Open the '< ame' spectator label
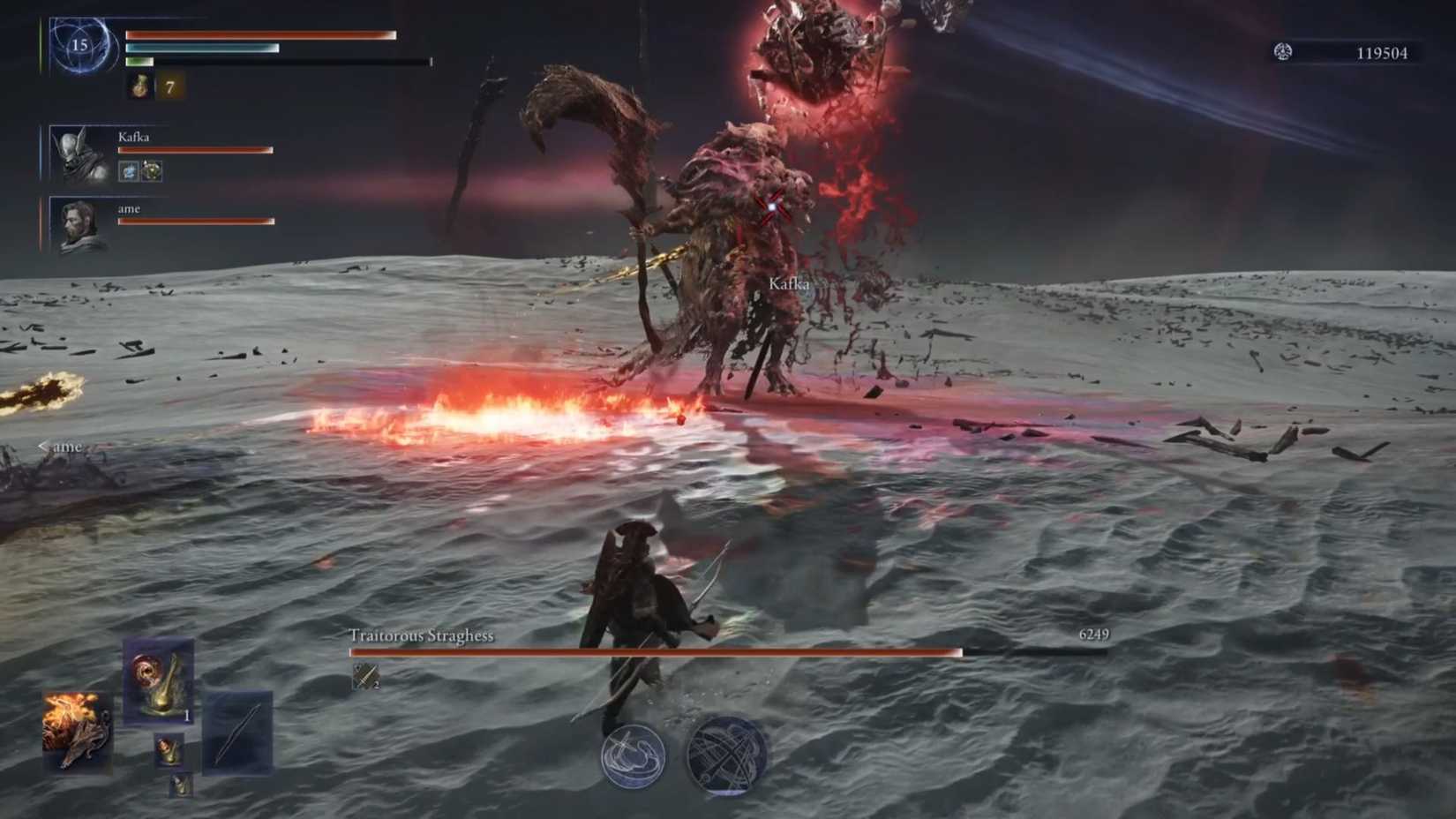This screenshot has width=1456, height=819. (x=60, y=447)
